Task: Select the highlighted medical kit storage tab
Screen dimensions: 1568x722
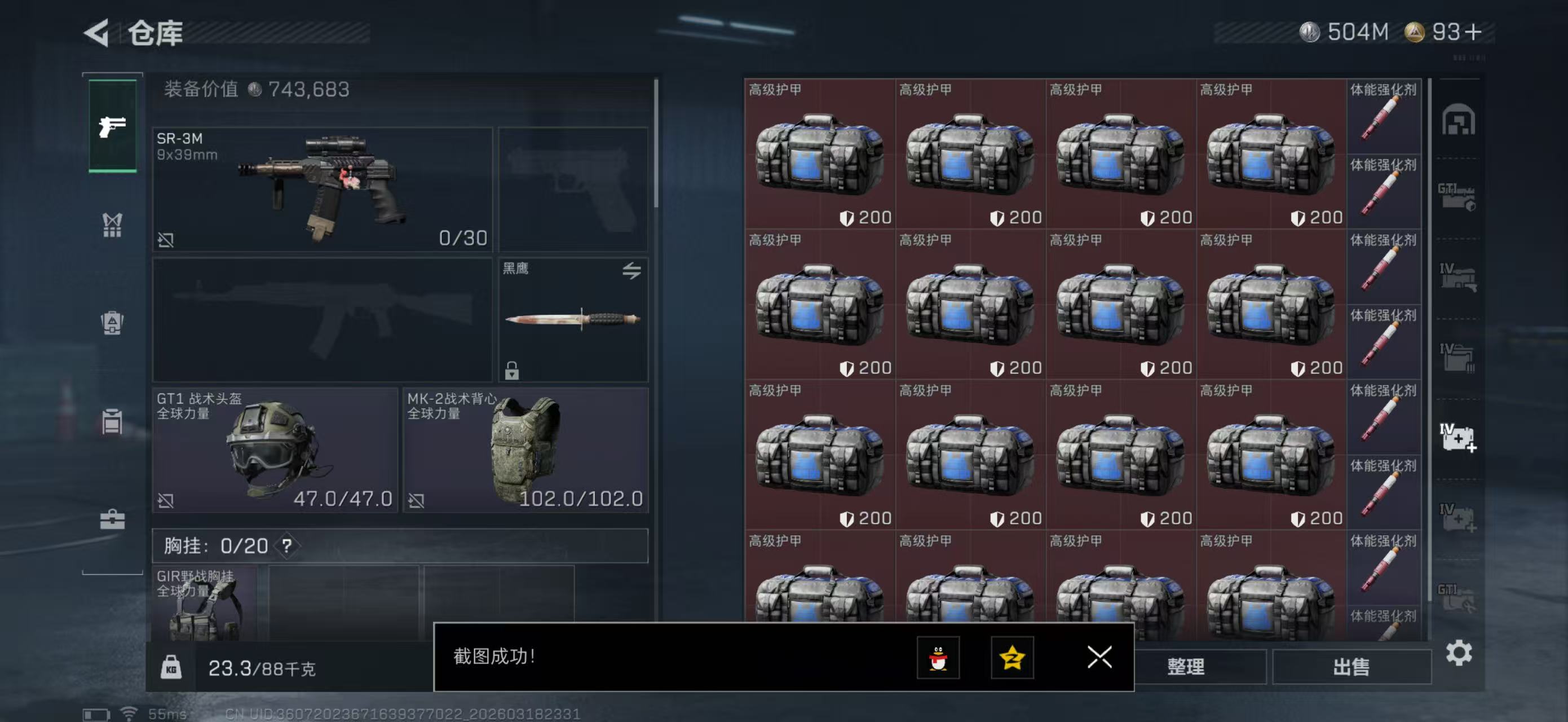Action: pos(1458,437)
